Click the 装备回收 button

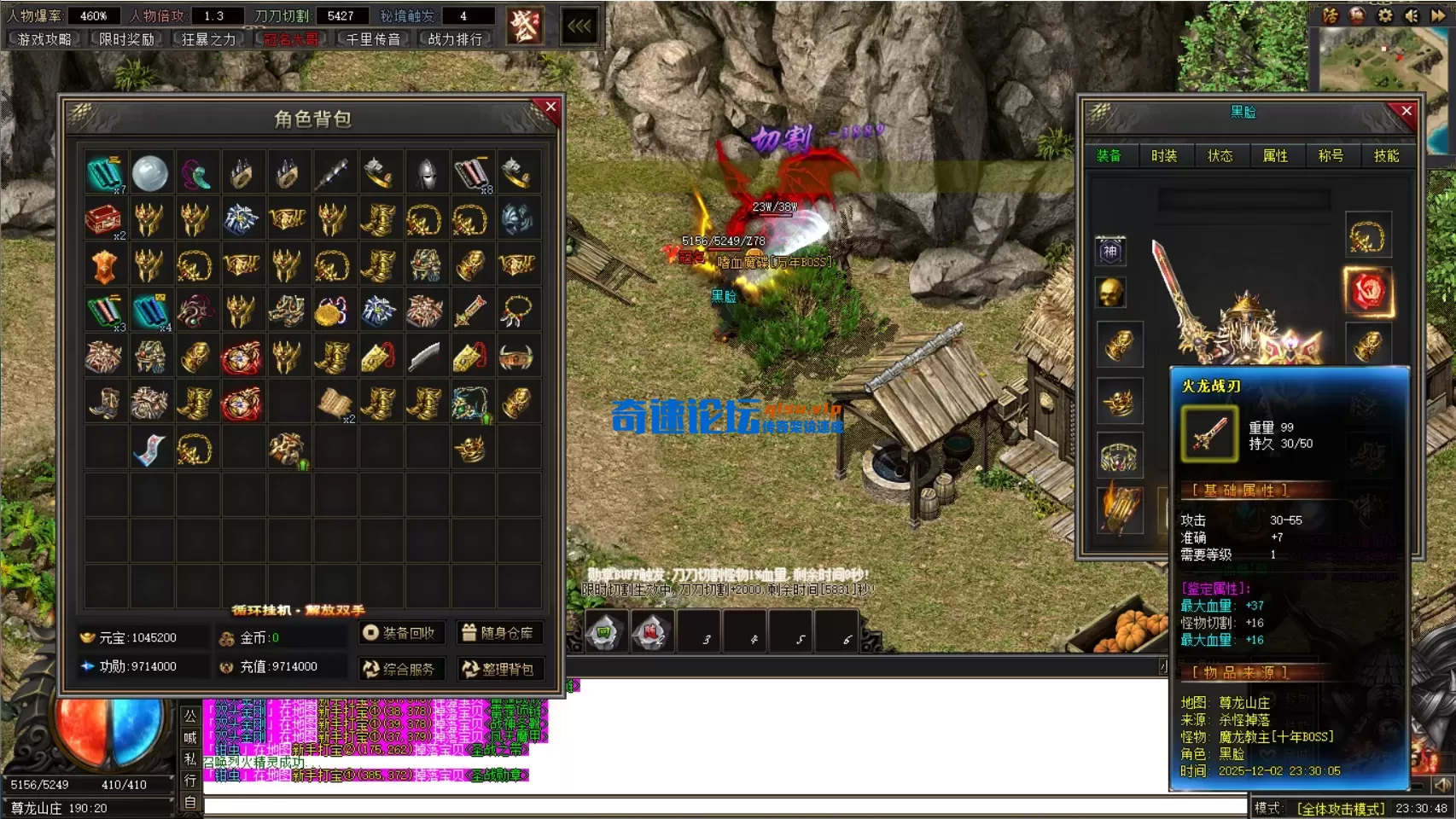point(399,633)
